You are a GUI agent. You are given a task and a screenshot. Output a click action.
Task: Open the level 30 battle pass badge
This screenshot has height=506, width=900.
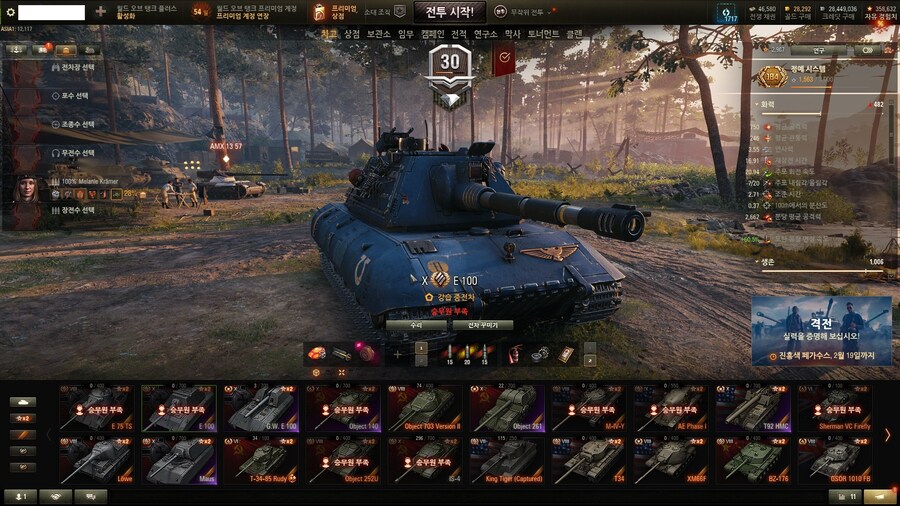tap(450, 72)
